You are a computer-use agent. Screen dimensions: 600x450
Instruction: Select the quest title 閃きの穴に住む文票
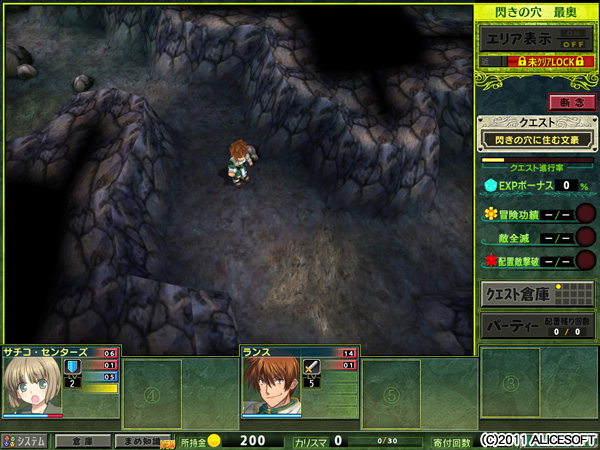[x=536, y=140]
